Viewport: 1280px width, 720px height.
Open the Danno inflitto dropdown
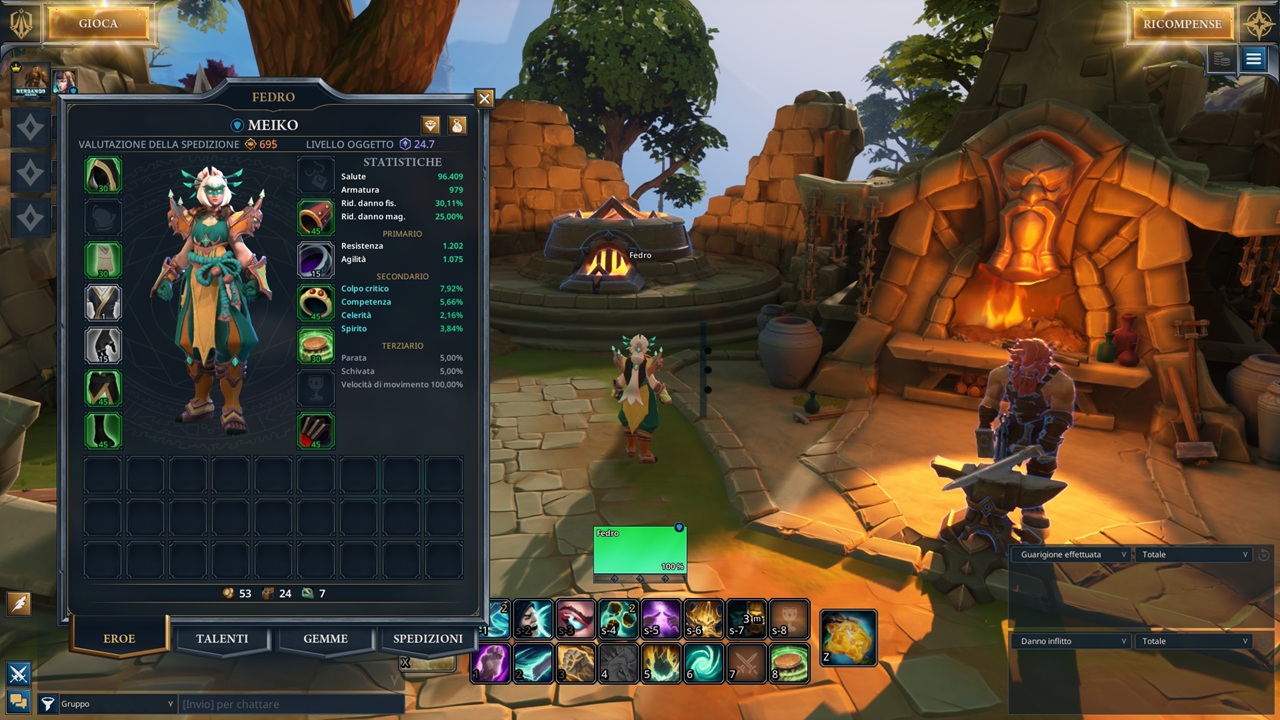tap(1071, 641)
